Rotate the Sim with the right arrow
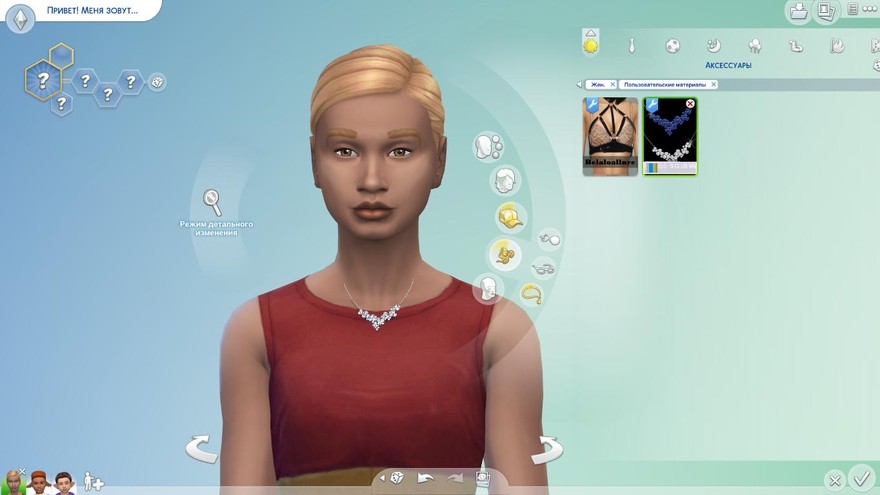880x495 pixels. [x=546, y=448]
